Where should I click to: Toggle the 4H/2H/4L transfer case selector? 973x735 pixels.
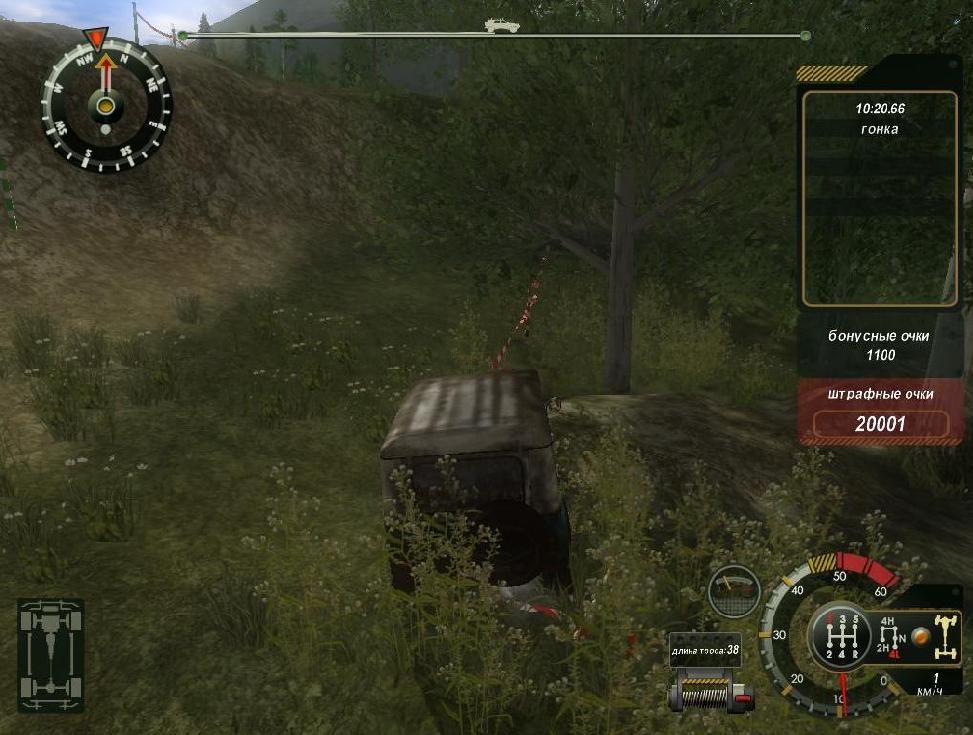pyautogui.click(x=889, y=636)
